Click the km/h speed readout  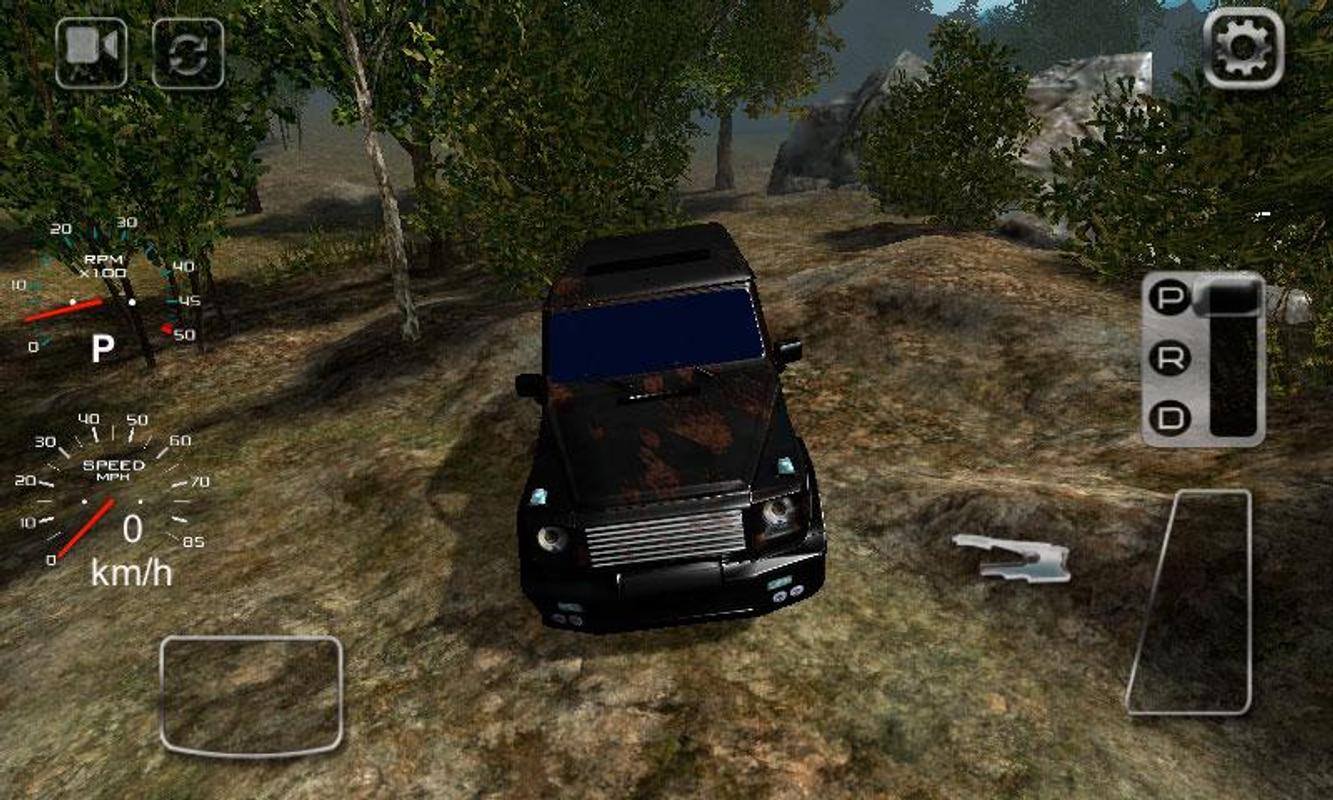click(x=130, y=570)
